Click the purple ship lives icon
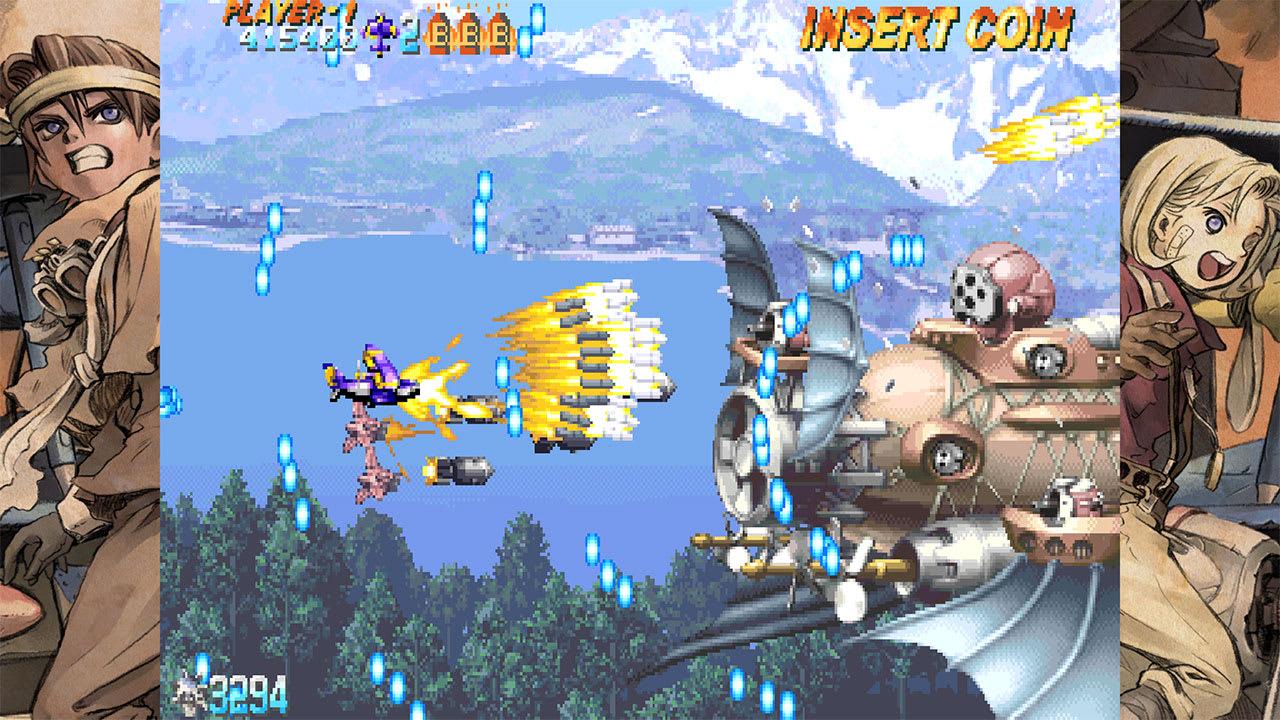This screenshot has height=720, width=1280. point(380,32)
